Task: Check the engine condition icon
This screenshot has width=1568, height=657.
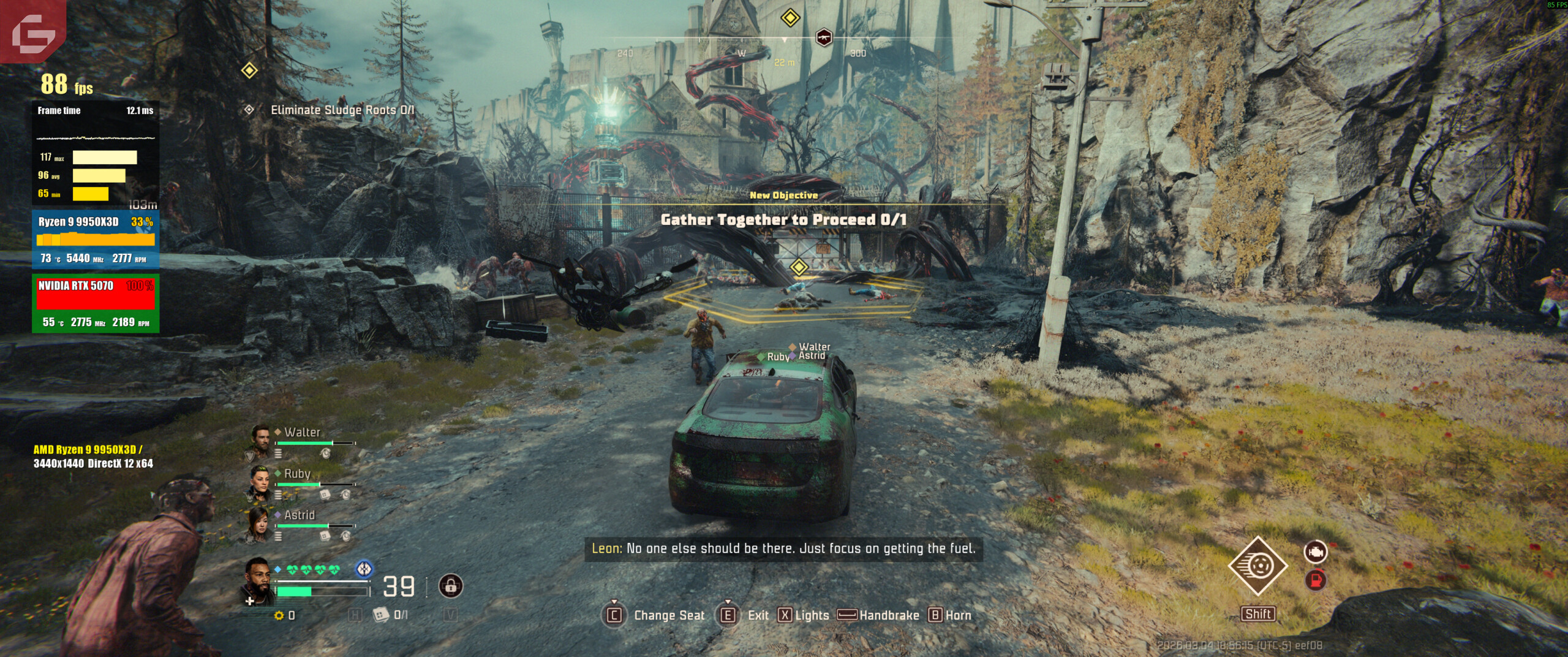Action: 1315,552
